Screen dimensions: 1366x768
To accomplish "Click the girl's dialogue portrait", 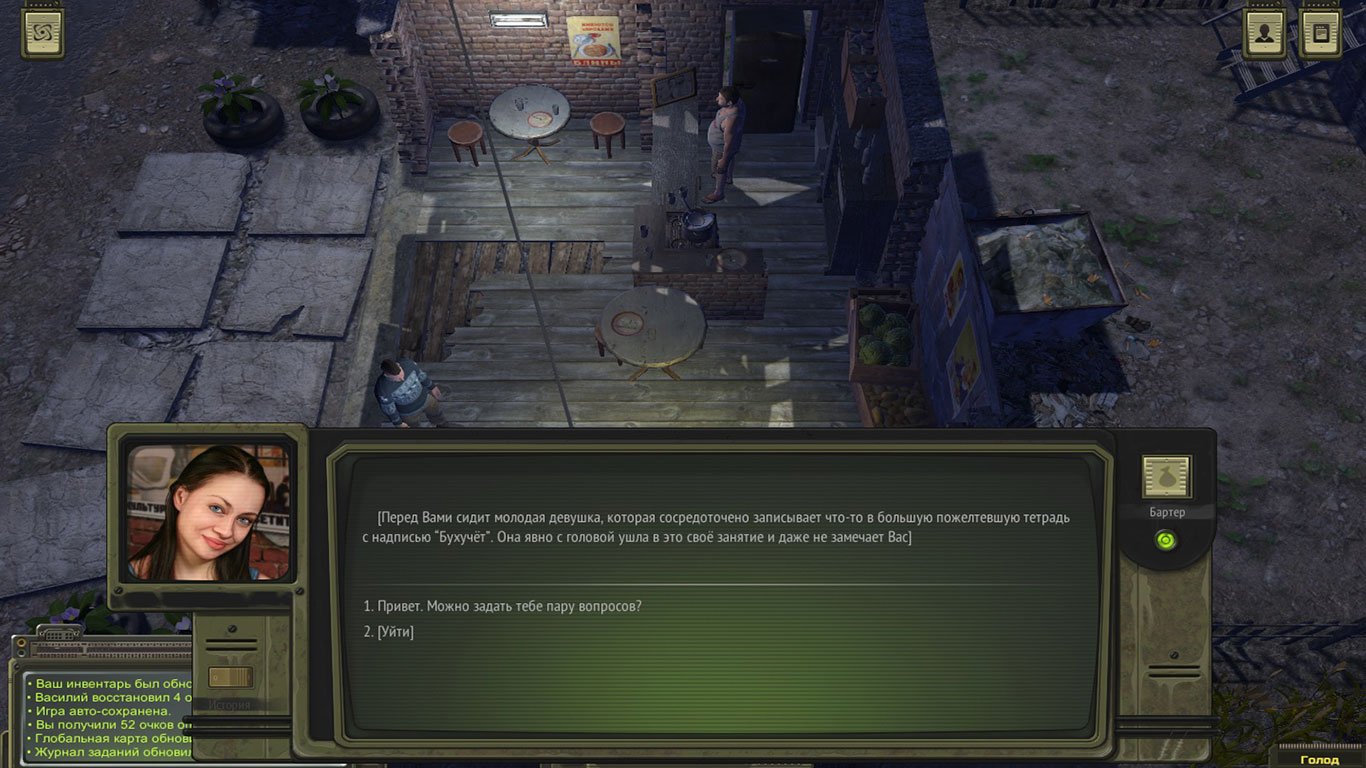I will tap(208, 513).
